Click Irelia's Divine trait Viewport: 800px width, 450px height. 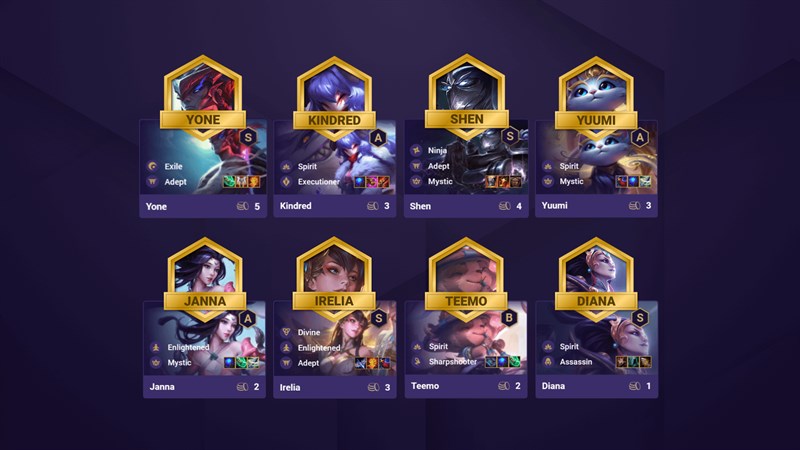[311, 330]
